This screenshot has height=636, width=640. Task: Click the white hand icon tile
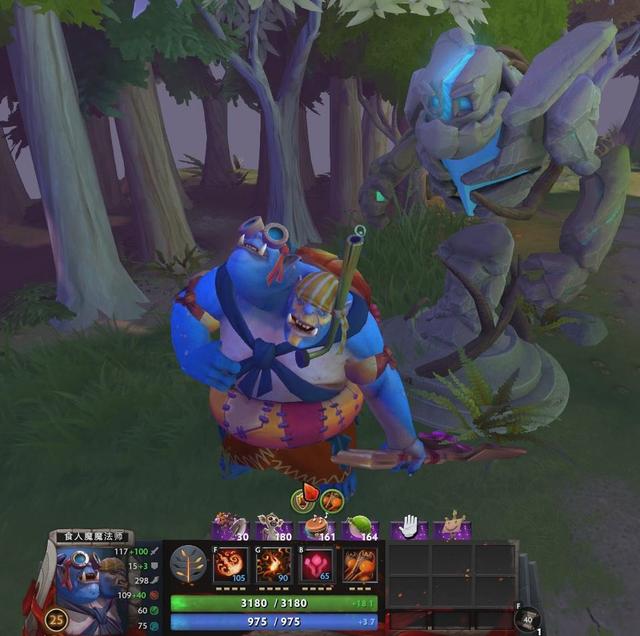408,527
